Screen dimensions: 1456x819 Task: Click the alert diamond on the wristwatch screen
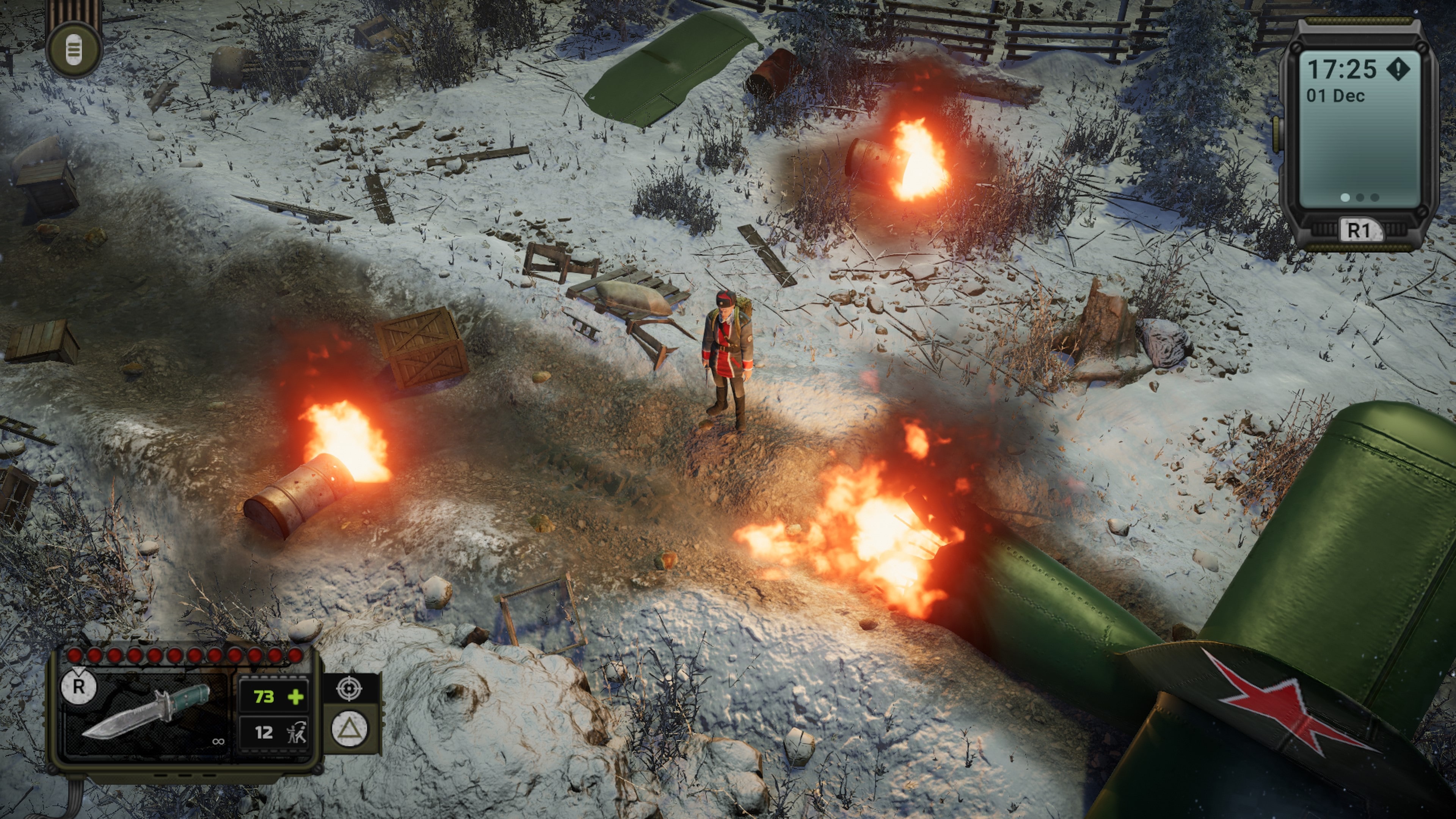coord(1398,69)
